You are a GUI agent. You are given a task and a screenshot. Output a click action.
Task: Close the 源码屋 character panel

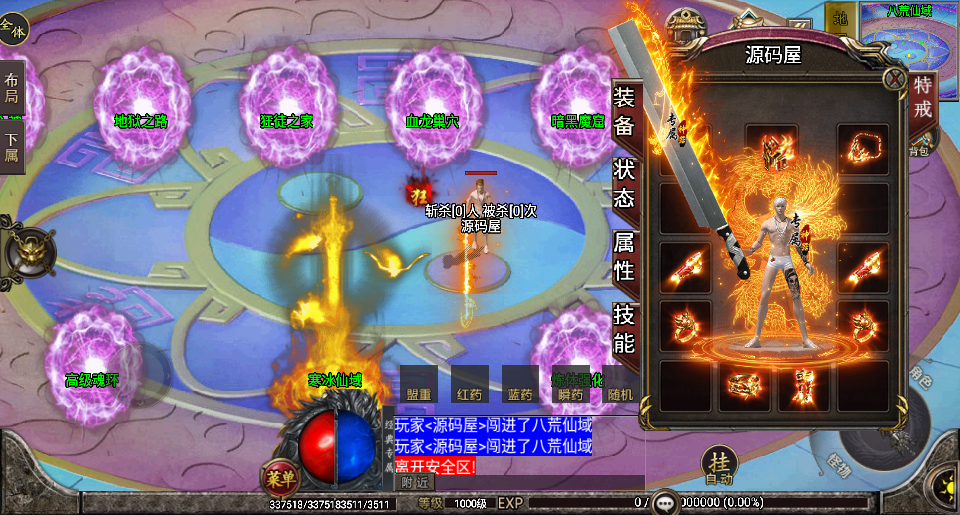coord(894,79)
